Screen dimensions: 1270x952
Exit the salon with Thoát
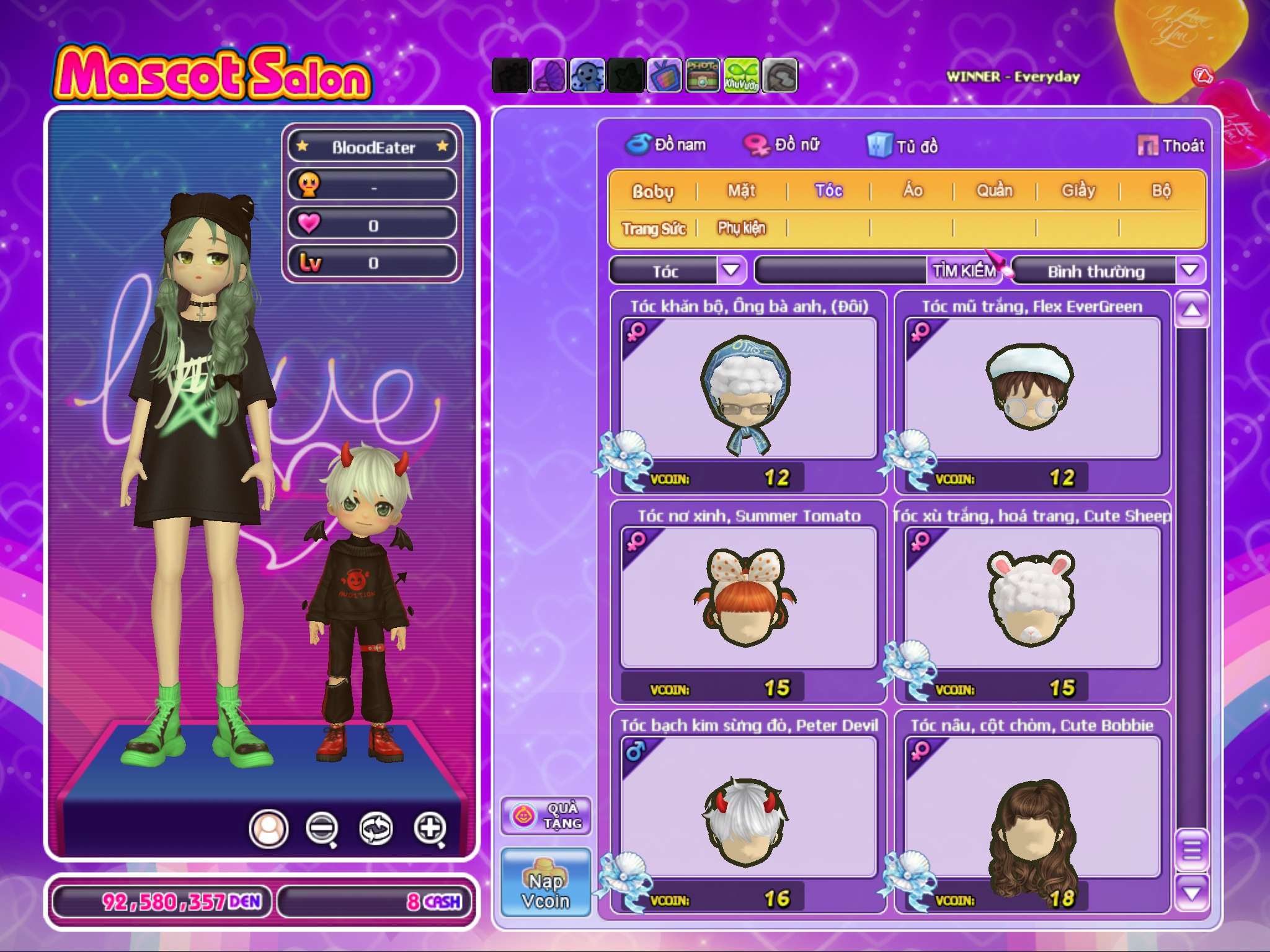[x=1171, y=146]
